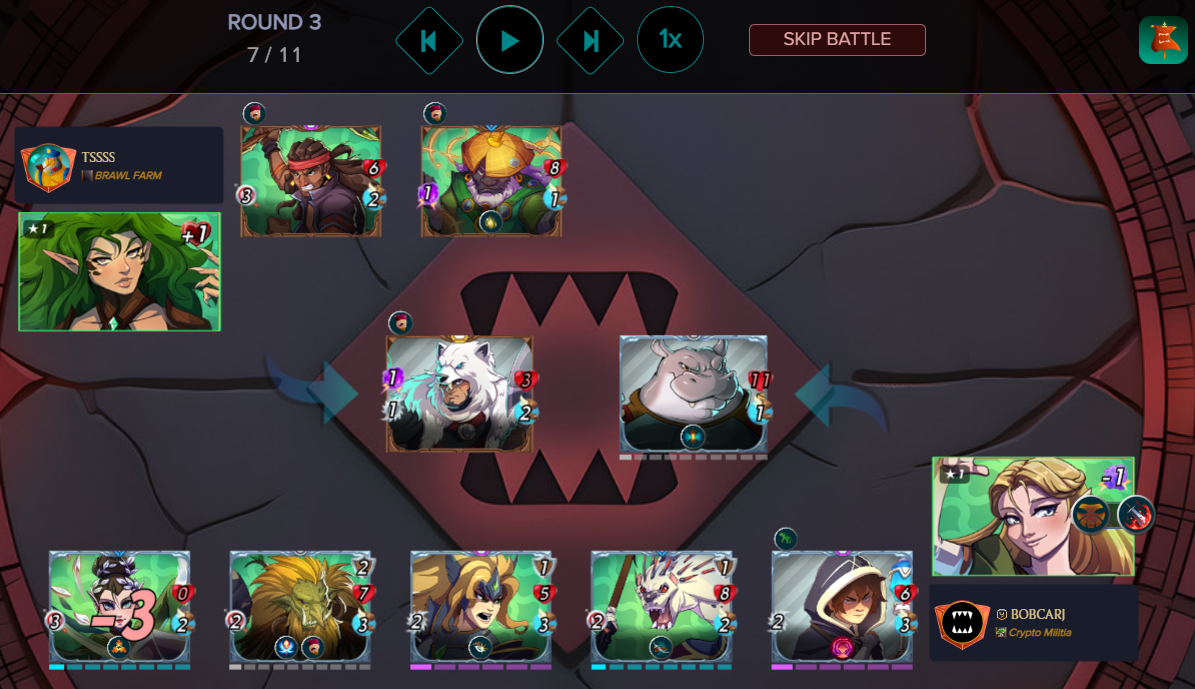The width and height of the screenshot is (1195, 689).
Task: Play the battle replay
Action: tap(510, 40)
